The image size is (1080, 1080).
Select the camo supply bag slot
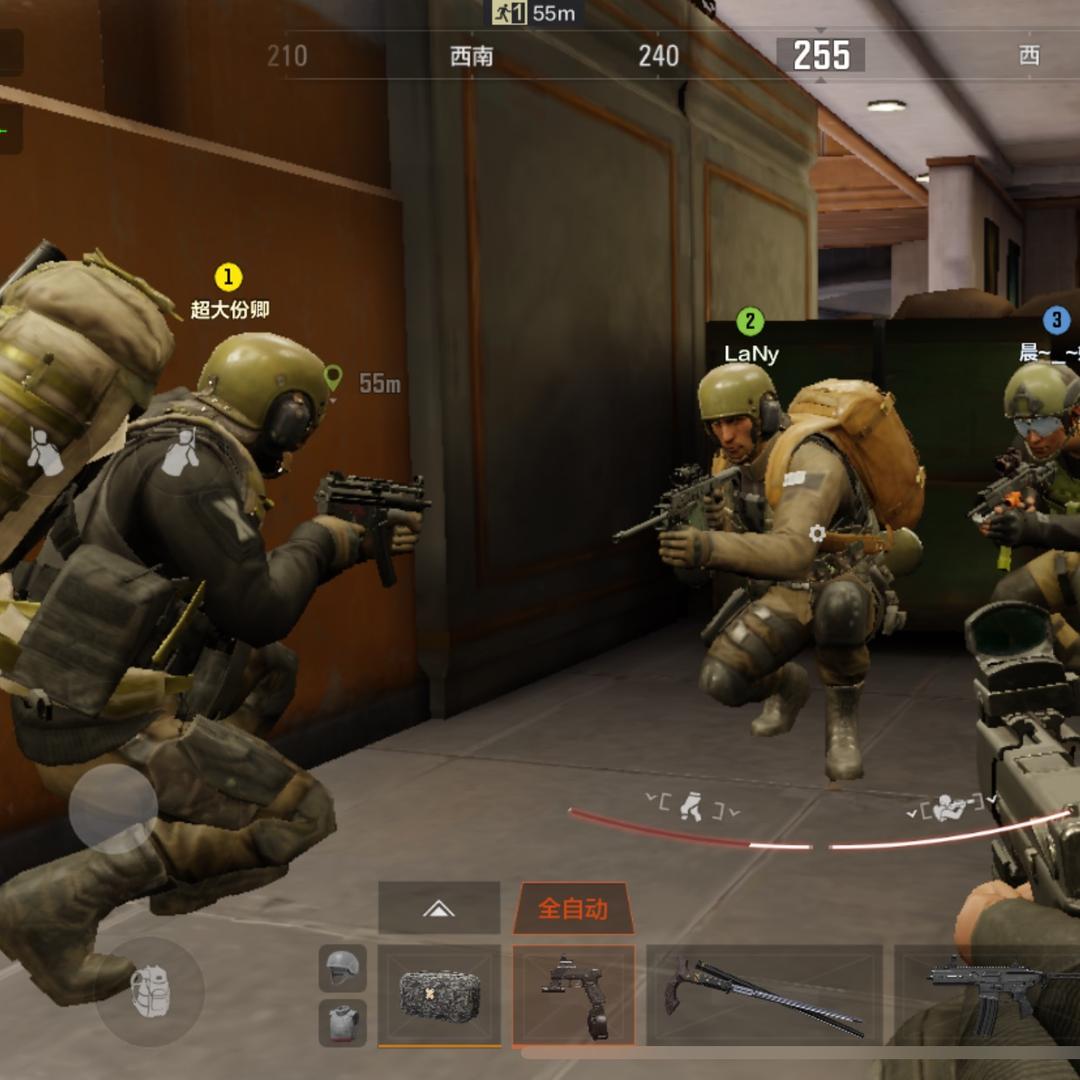439,995
